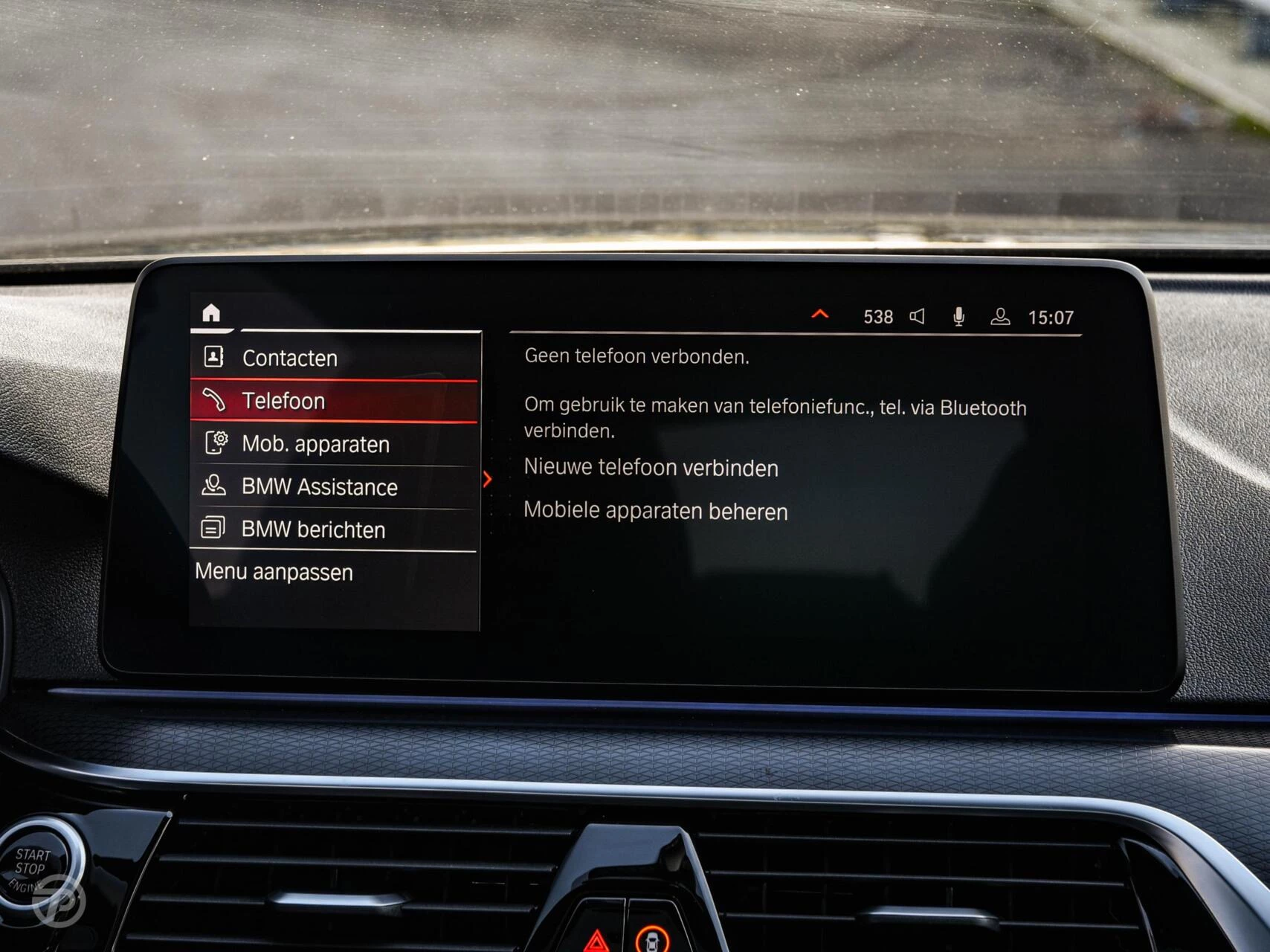Mute audio via the speaker icon
Screen dimensions: 1270x952
tap(918, 316)
